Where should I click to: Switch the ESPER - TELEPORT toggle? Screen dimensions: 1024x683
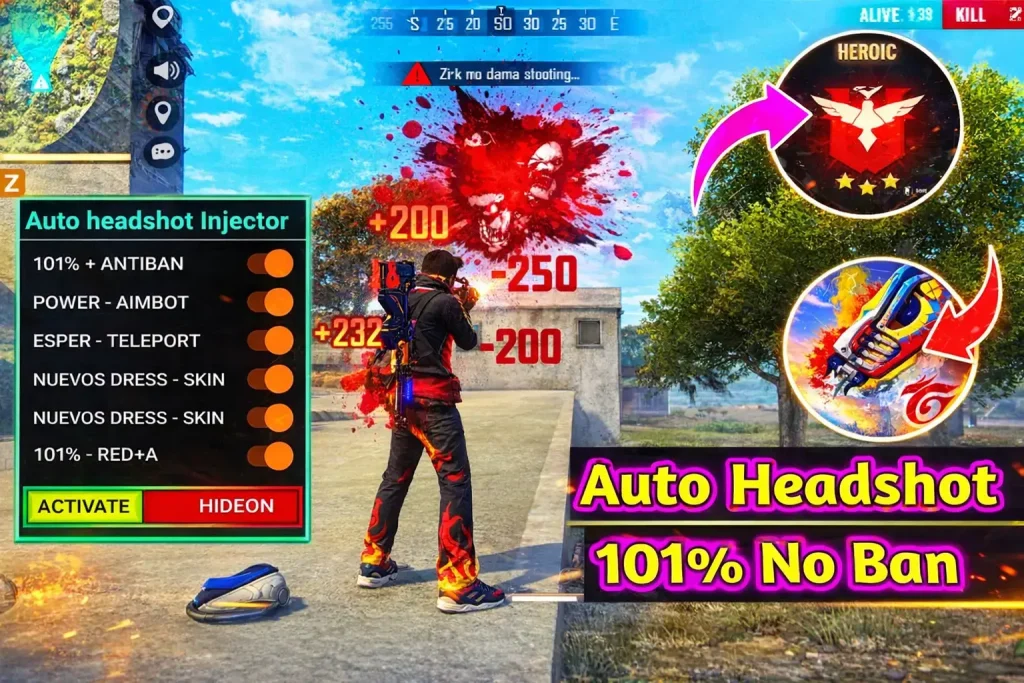coord(271,340)
